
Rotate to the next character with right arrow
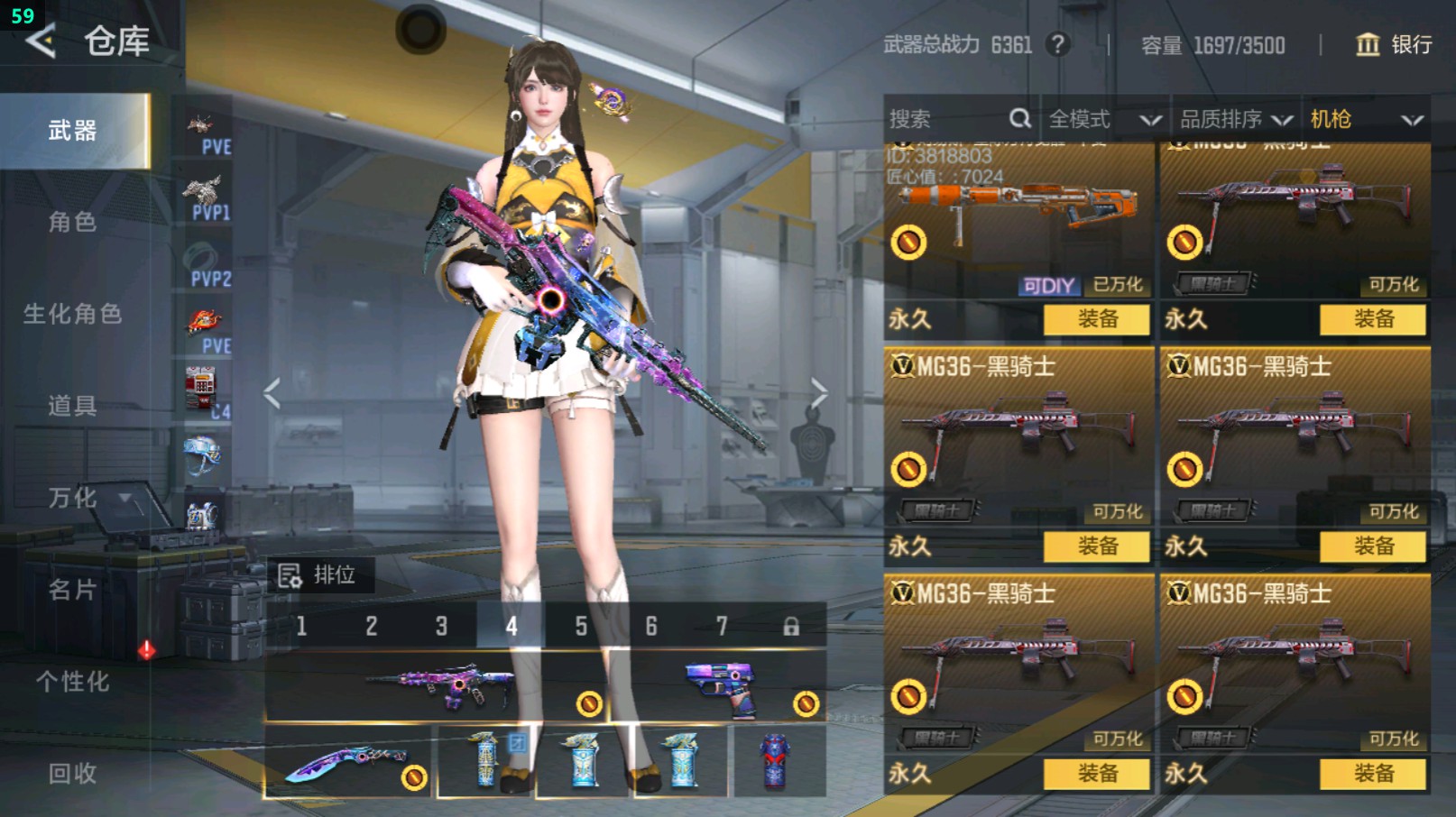[x=818, y=393]
